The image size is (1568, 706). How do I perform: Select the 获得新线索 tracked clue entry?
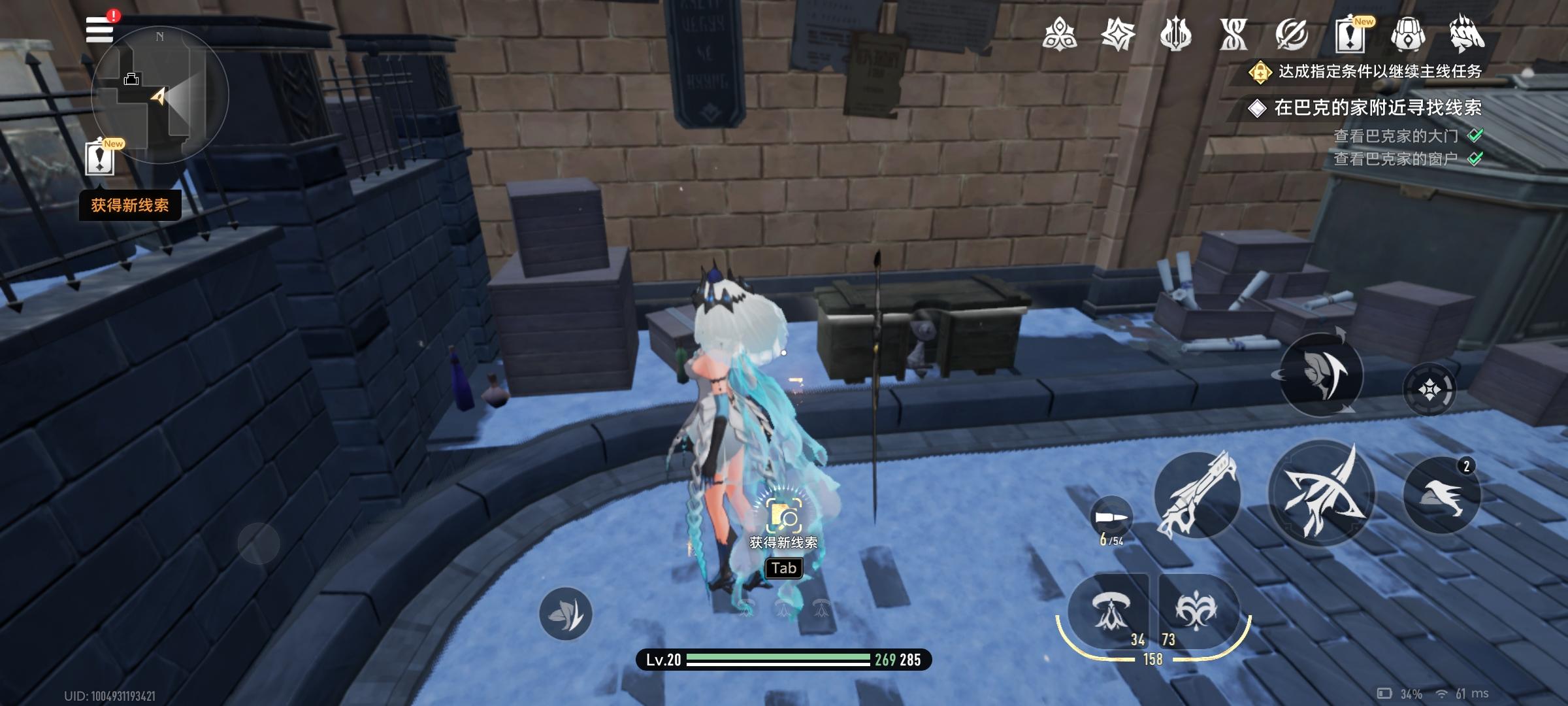[x=130, y=205]
